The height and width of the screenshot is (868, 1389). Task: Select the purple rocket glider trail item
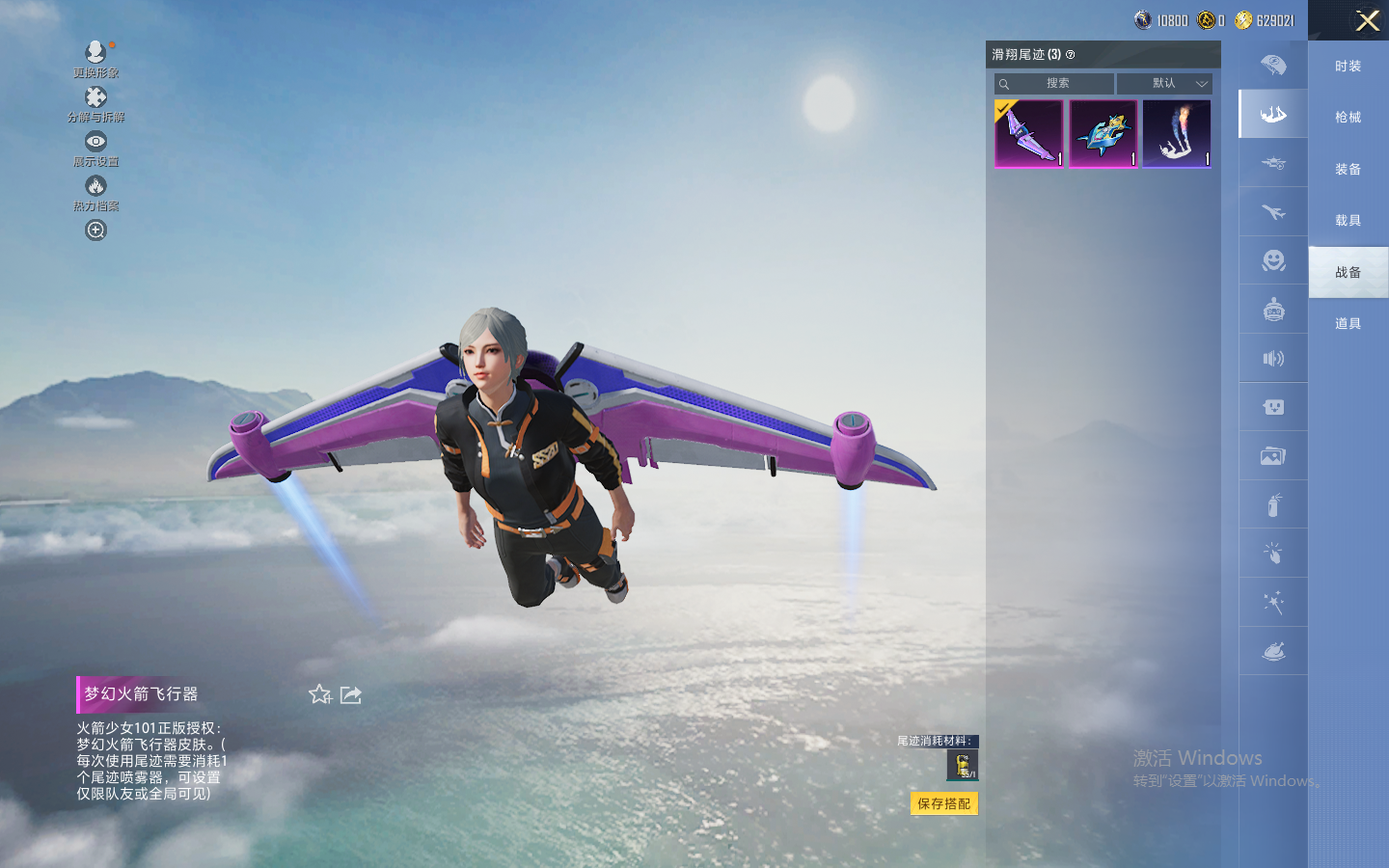click(x=1029, y=134)
